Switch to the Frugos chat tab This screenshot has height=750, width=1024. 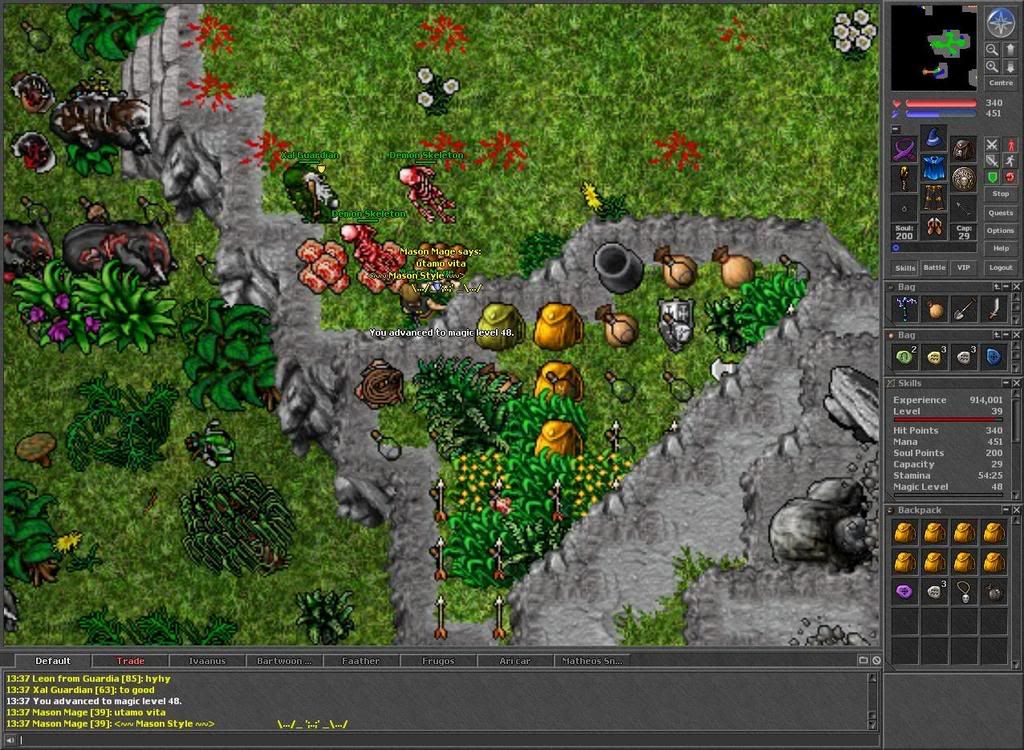[438, 661]
